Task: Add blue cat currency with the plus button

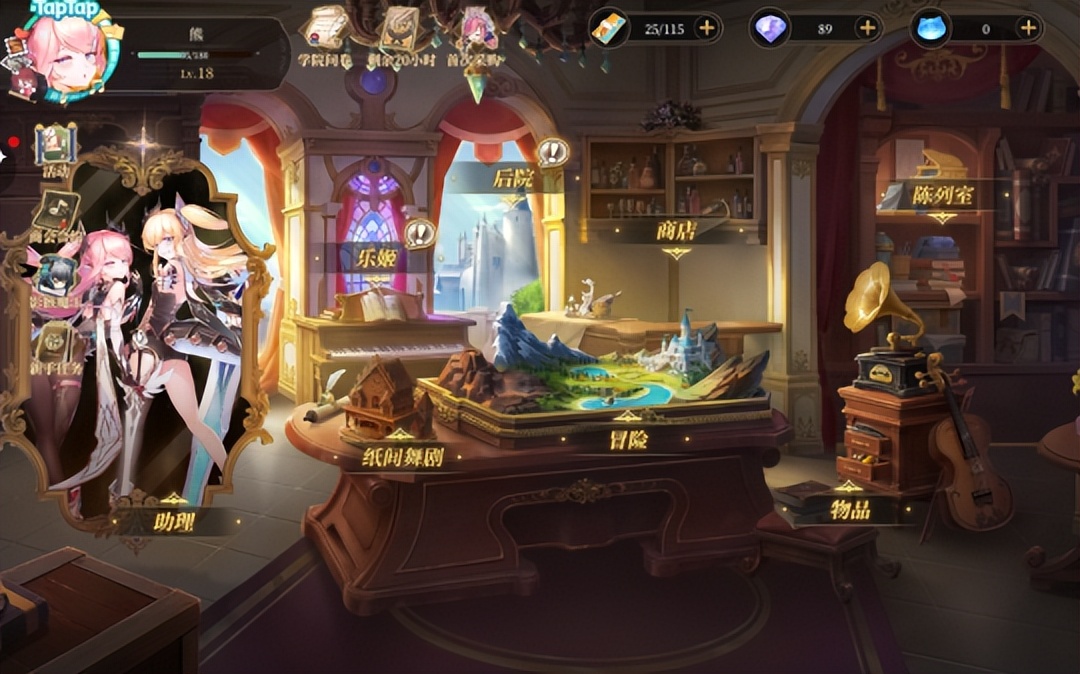Action: click(x=1028, y=28)
